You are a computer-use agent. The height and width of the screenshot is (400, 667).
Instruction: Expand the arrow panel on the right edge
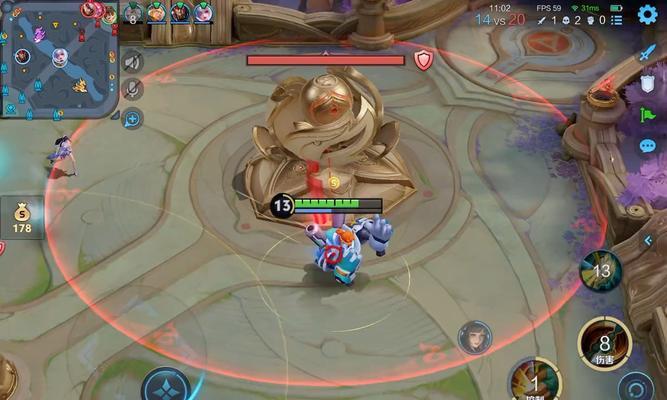click(x=649, y=240)
